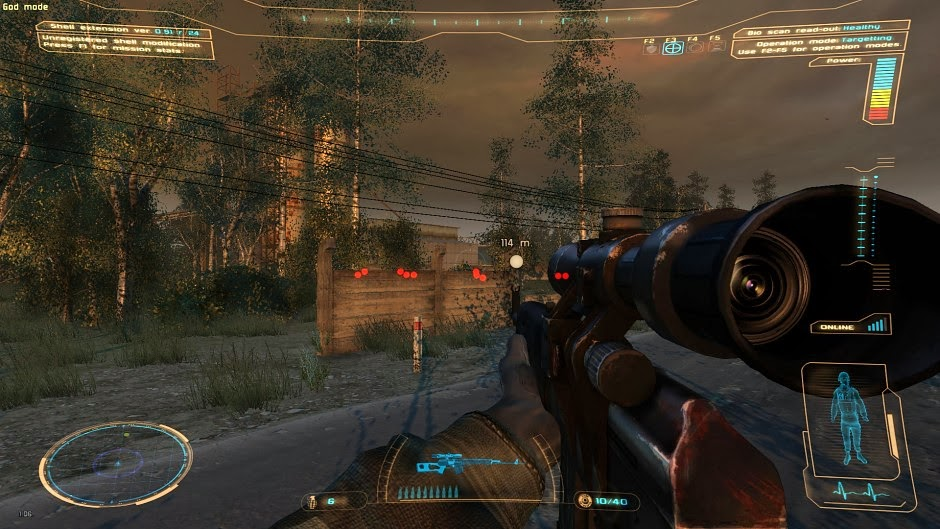Activate the highlighted Targetting crosshair mode icon
Image resolution: width=940 pixels, height=529 pixels.
tap(673, 47)
